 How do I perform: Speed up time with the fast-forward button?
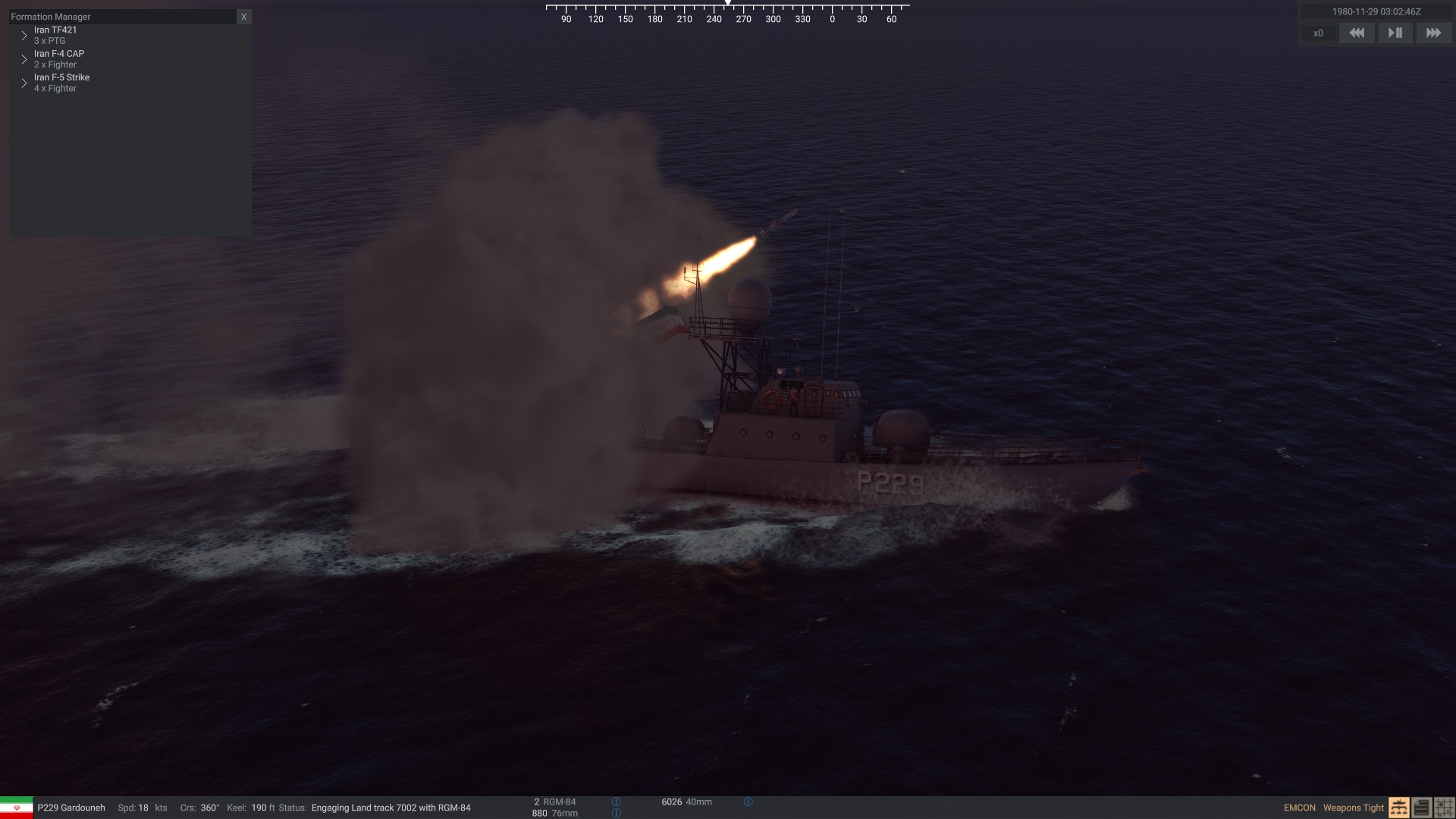pos(1433,33)
